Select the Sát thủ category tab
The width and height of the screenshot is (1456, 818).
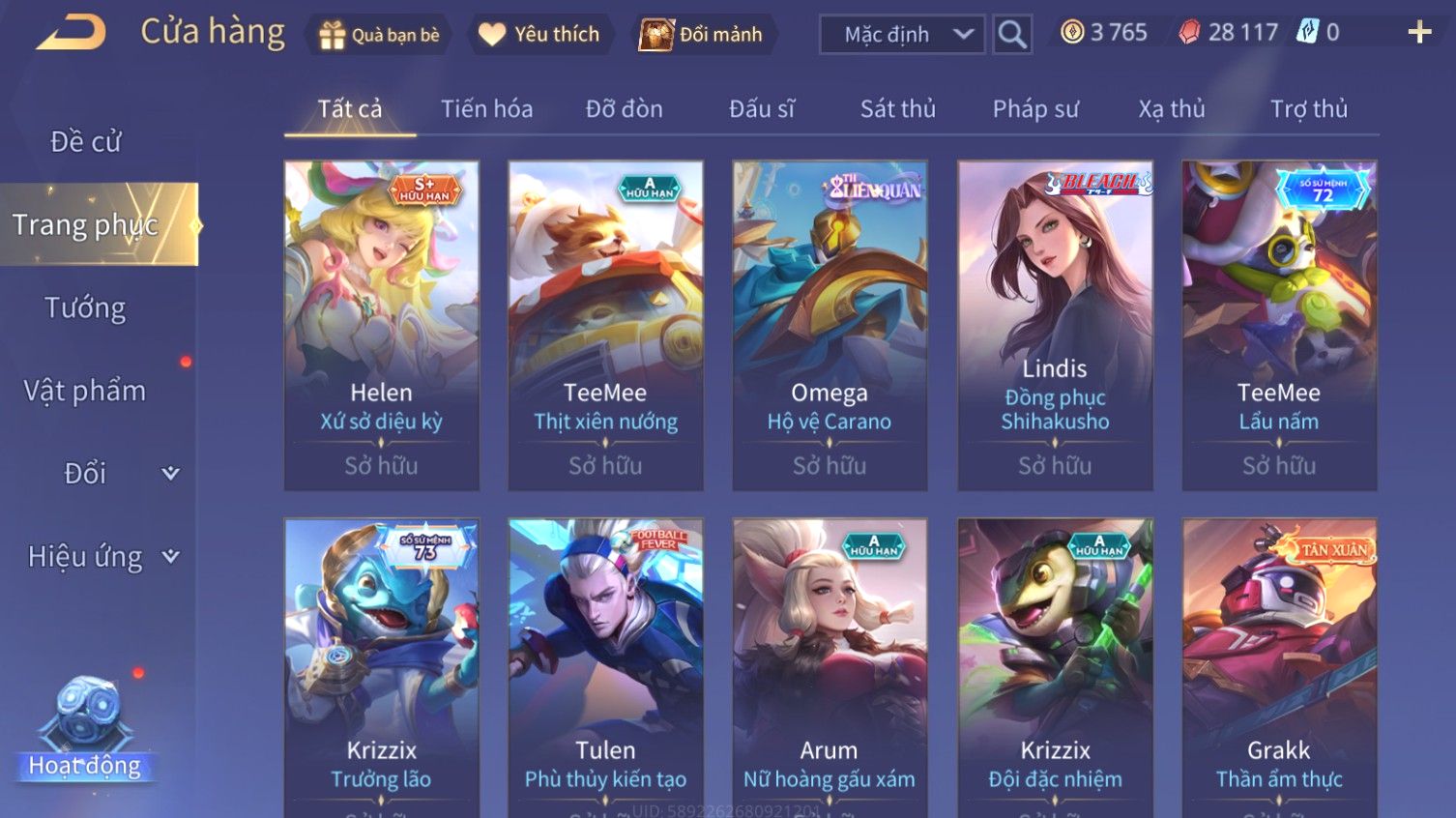(x=897, y=109)
